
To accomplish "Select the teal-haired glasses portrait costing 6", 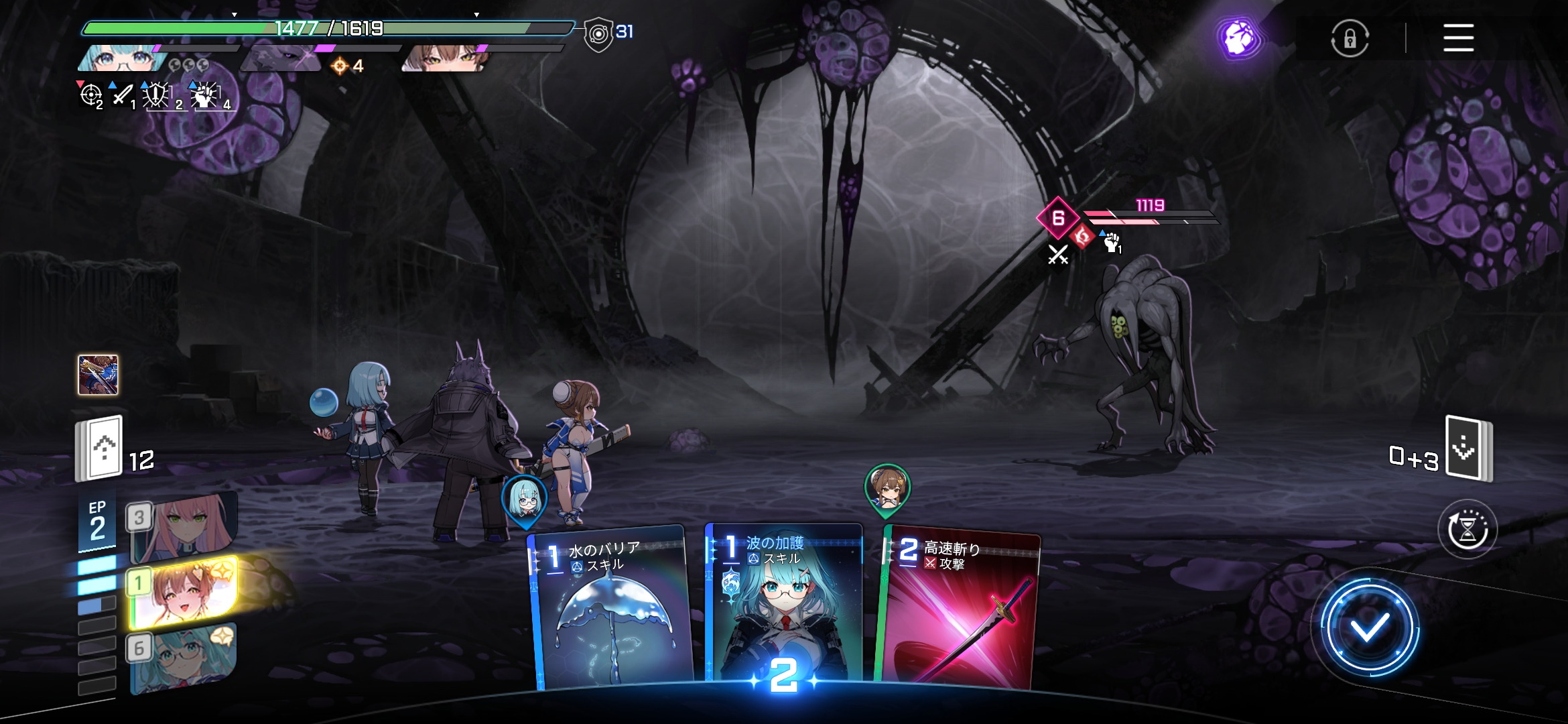I will (184, 657).
